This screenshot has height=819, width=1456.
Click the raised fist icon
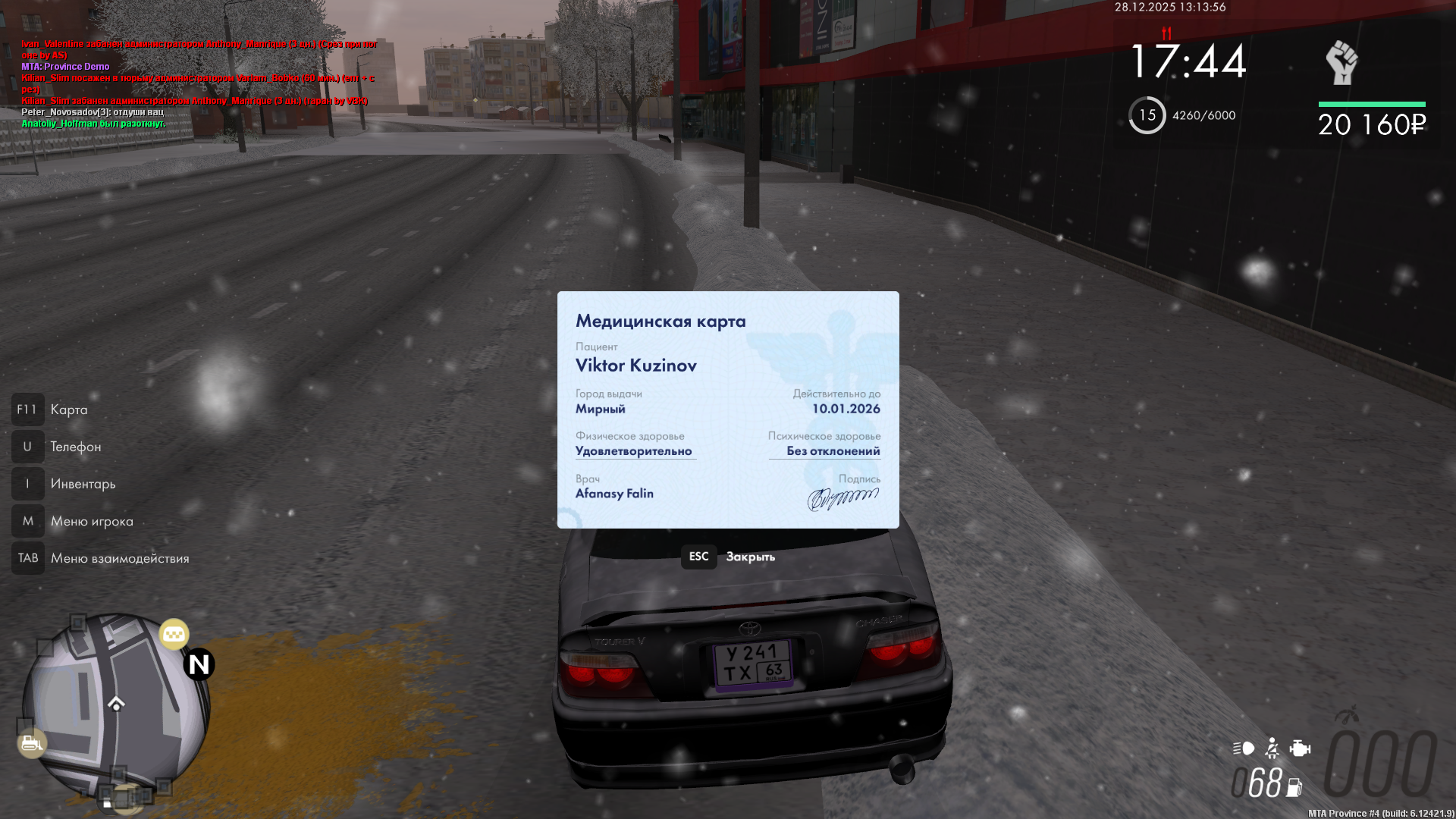[x=1341, y=63]
